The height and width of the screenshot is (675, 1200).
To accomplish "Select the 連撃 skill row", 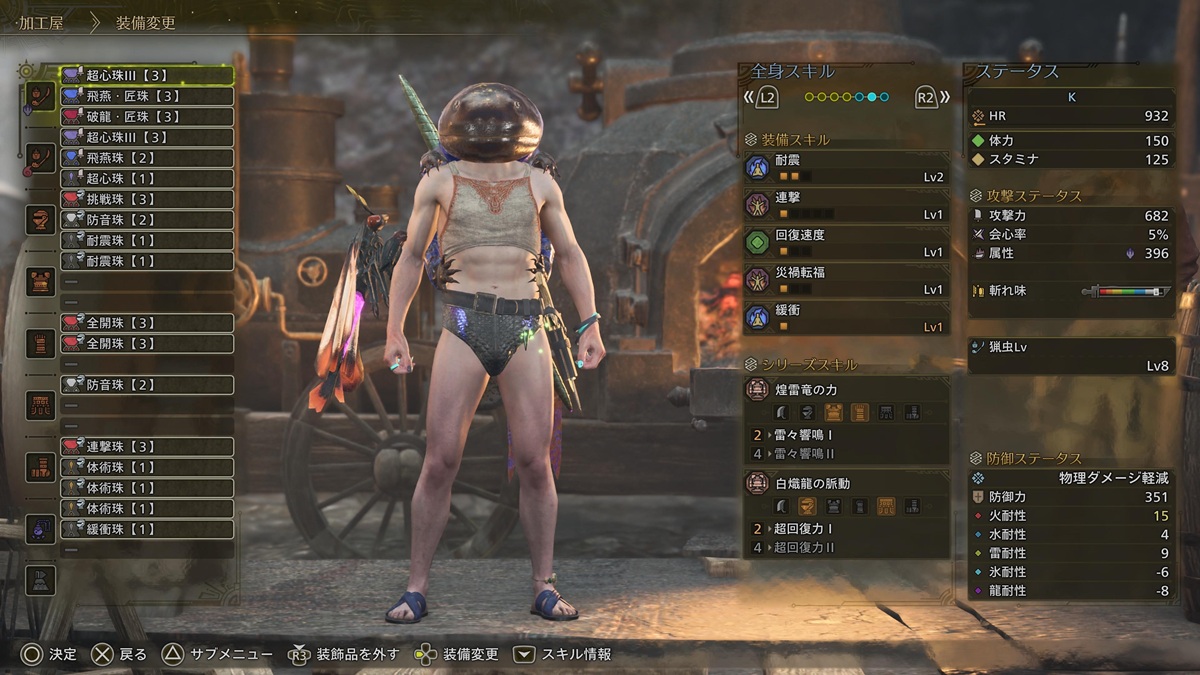I will 846,205.
